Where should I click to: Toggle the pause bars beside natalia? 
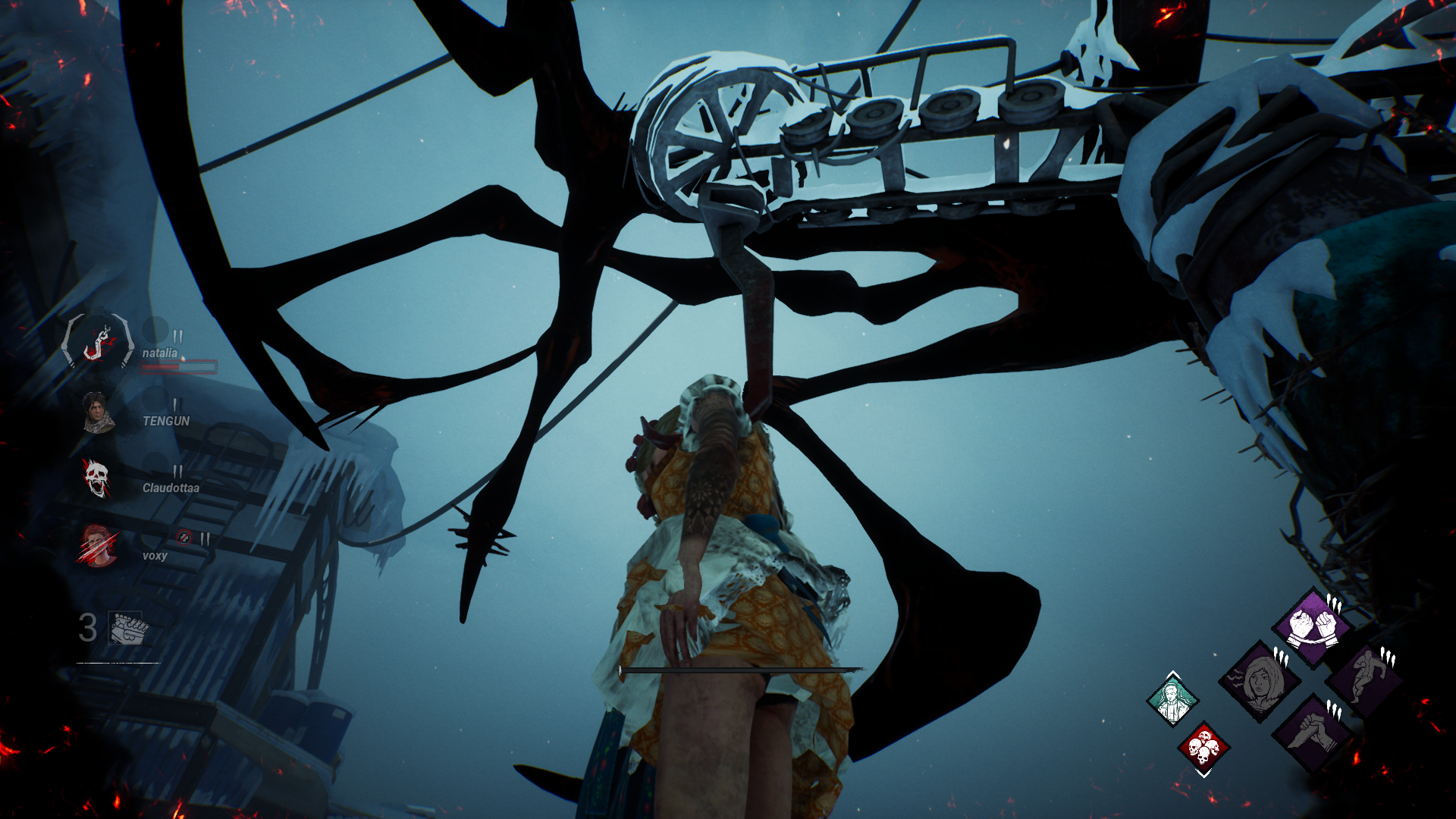point(179,336)
